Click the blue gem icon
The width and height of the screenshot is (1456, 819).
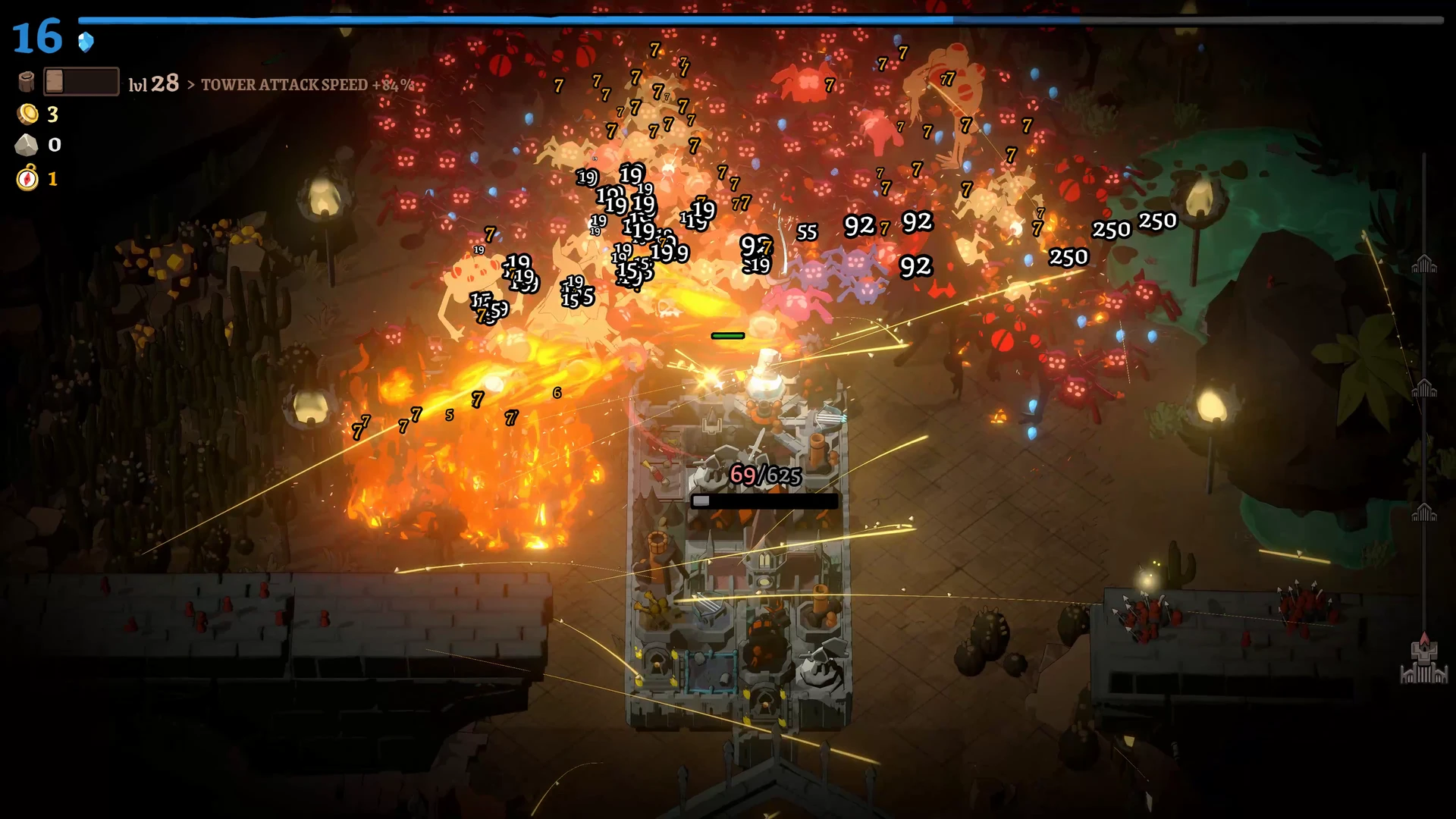(86, 42)
